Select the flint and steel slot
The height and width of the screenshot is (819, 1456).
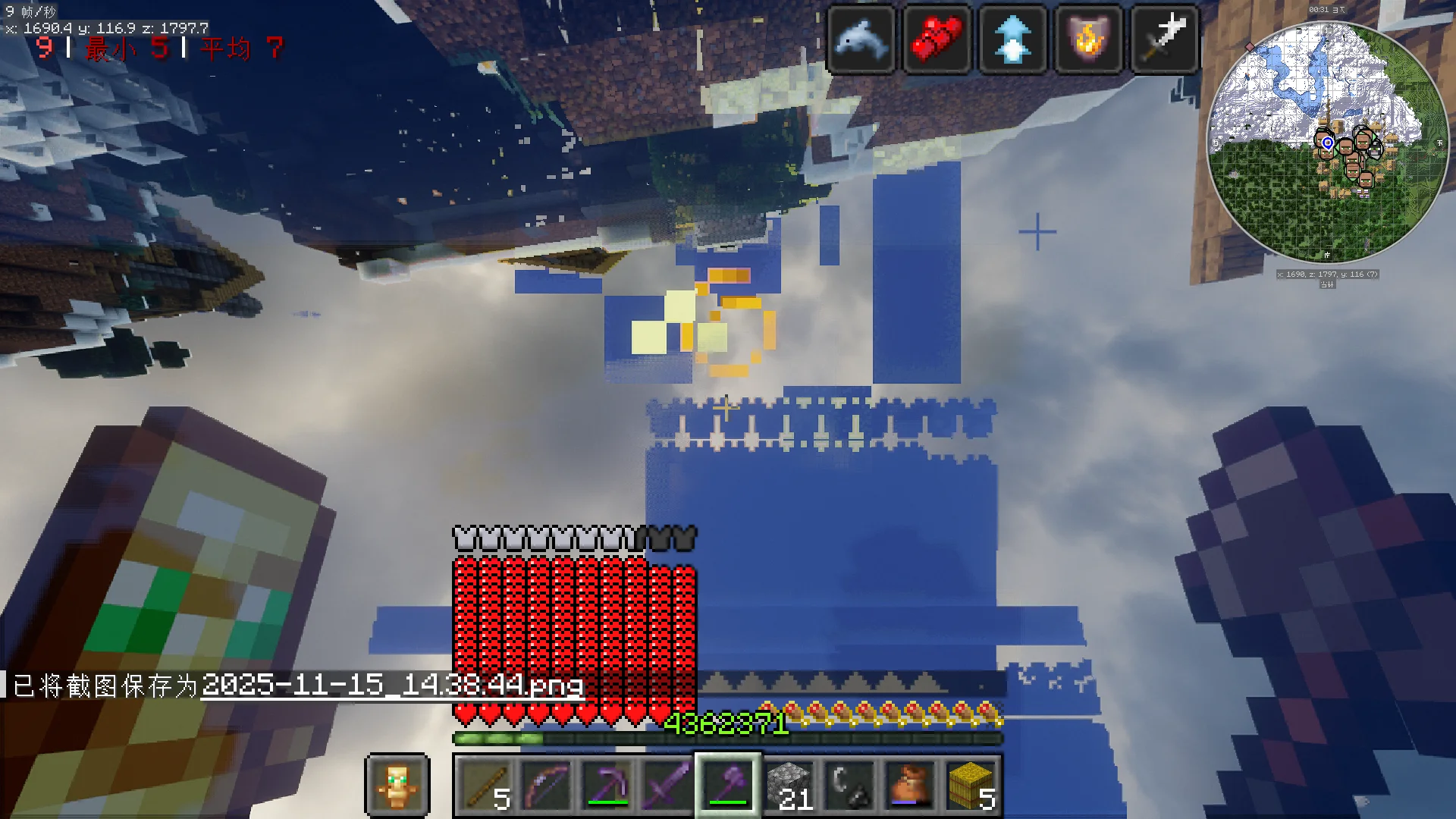(x=849, y=785)
